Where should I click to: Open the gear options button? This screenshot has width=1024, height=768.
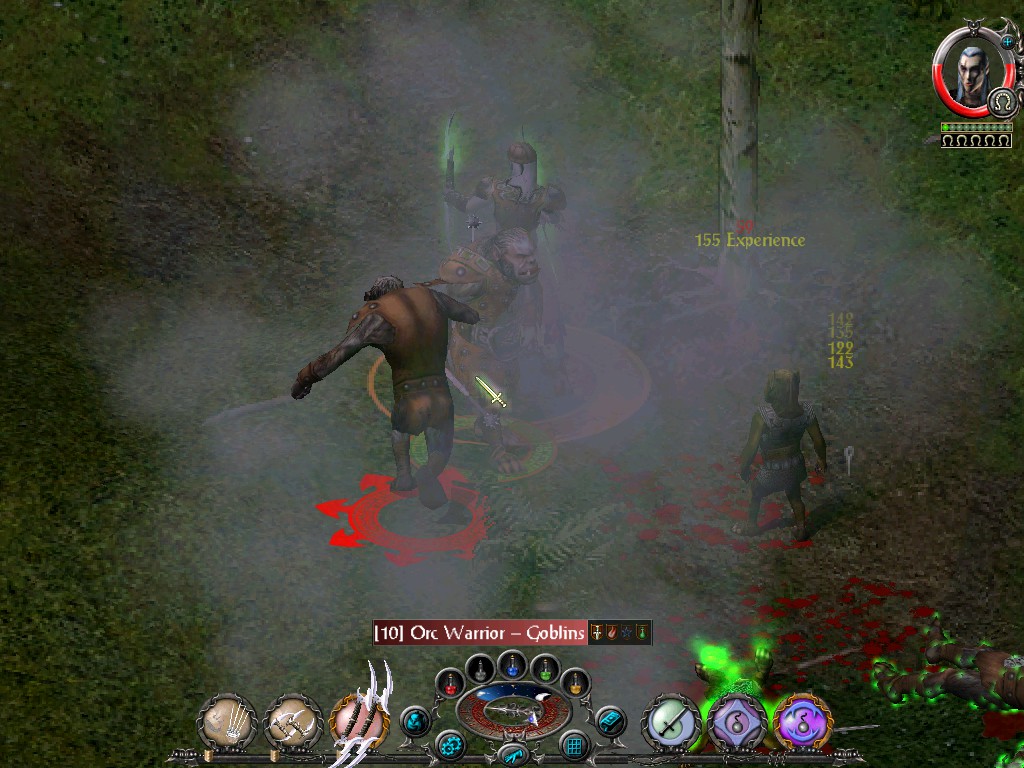coord(451,745)
